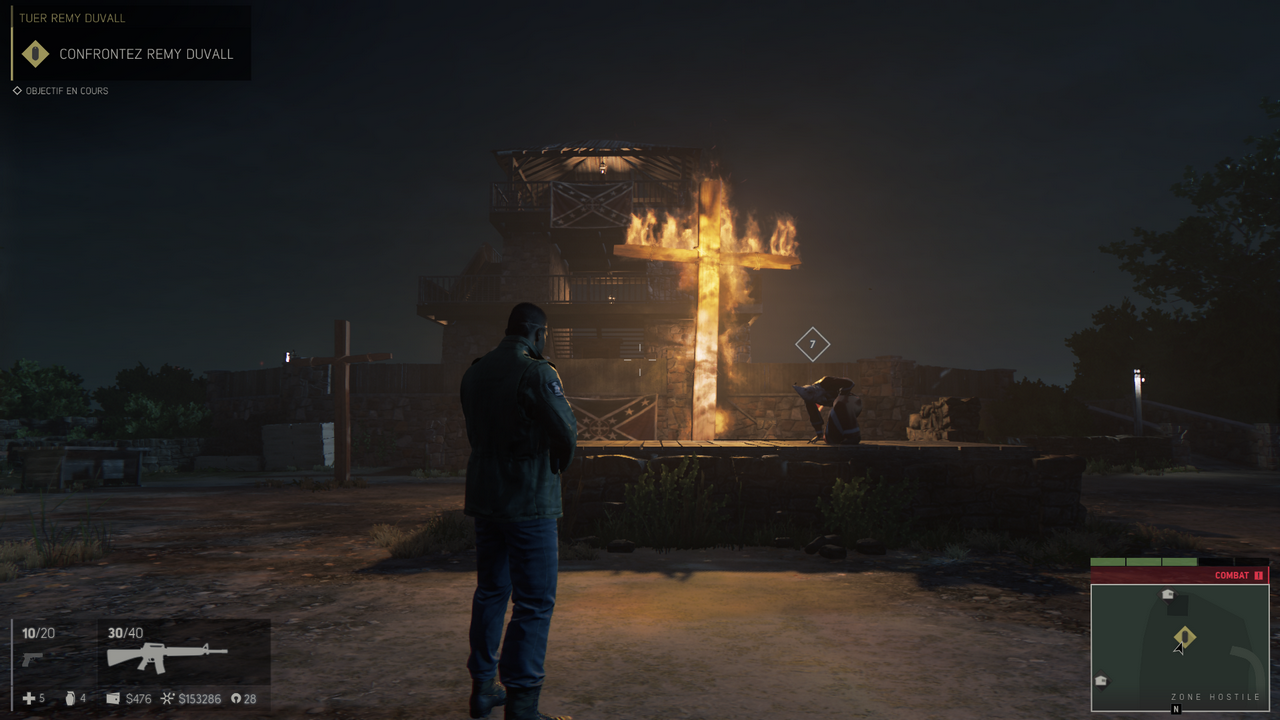1280x720 pixels.
Task: Use the medkit cross icon
Action: (x=27, y=698)
